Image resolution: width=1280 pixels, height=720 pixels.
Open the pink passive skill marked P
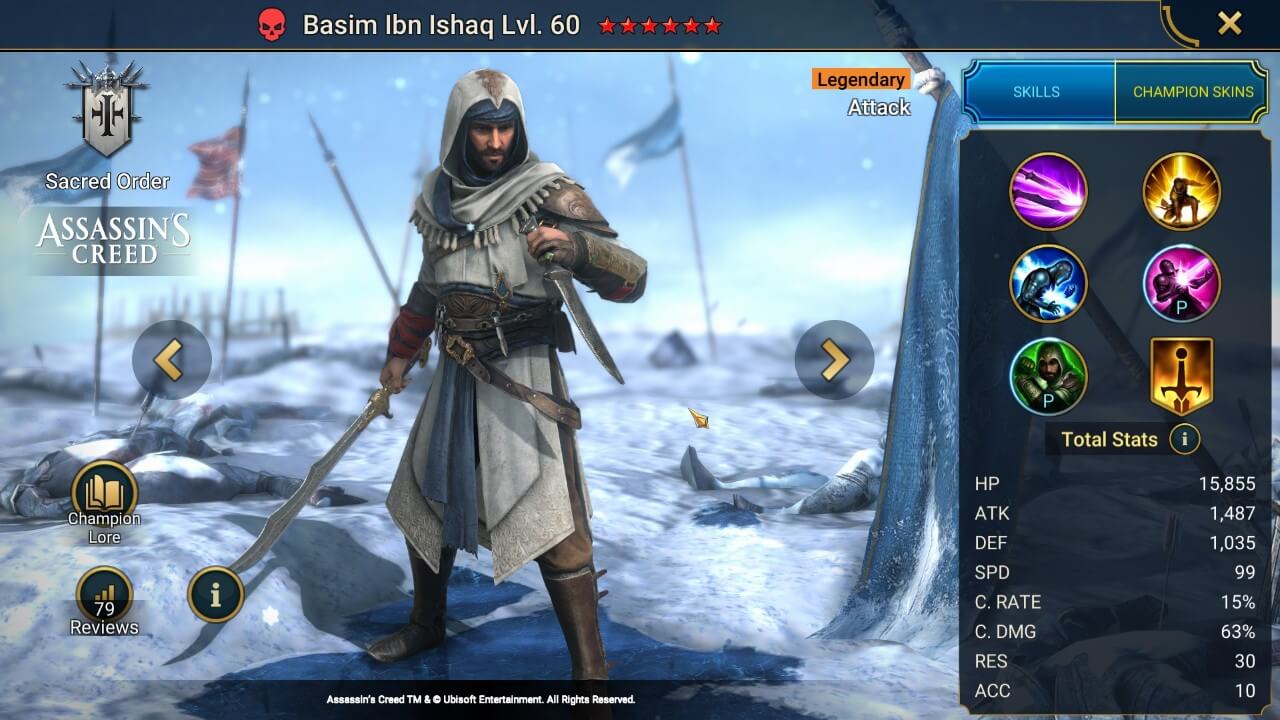coord(1181,284)
